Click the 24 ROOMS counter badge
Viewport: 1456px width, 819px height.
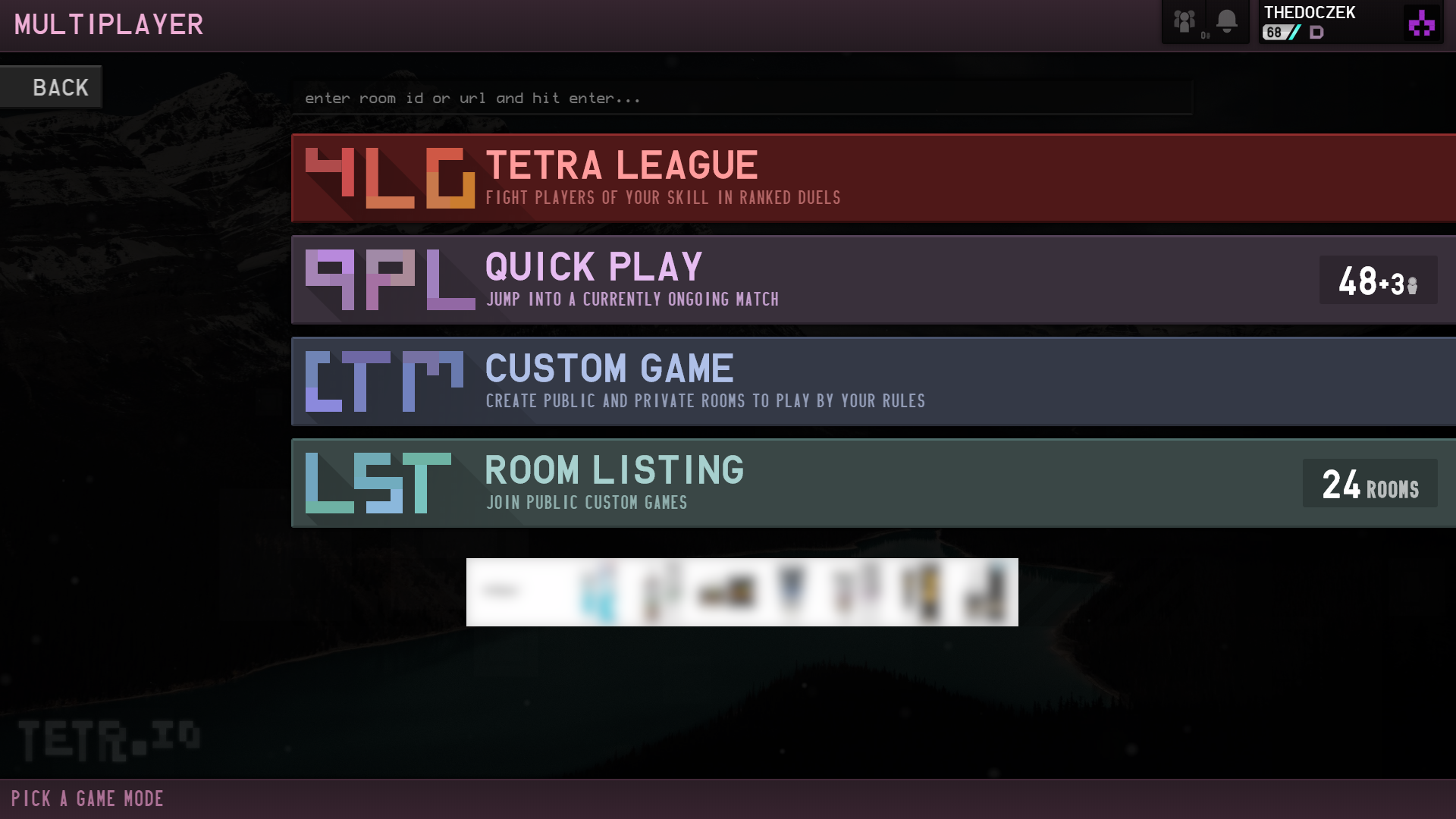pyautogui.click(x=1370, y=484)
